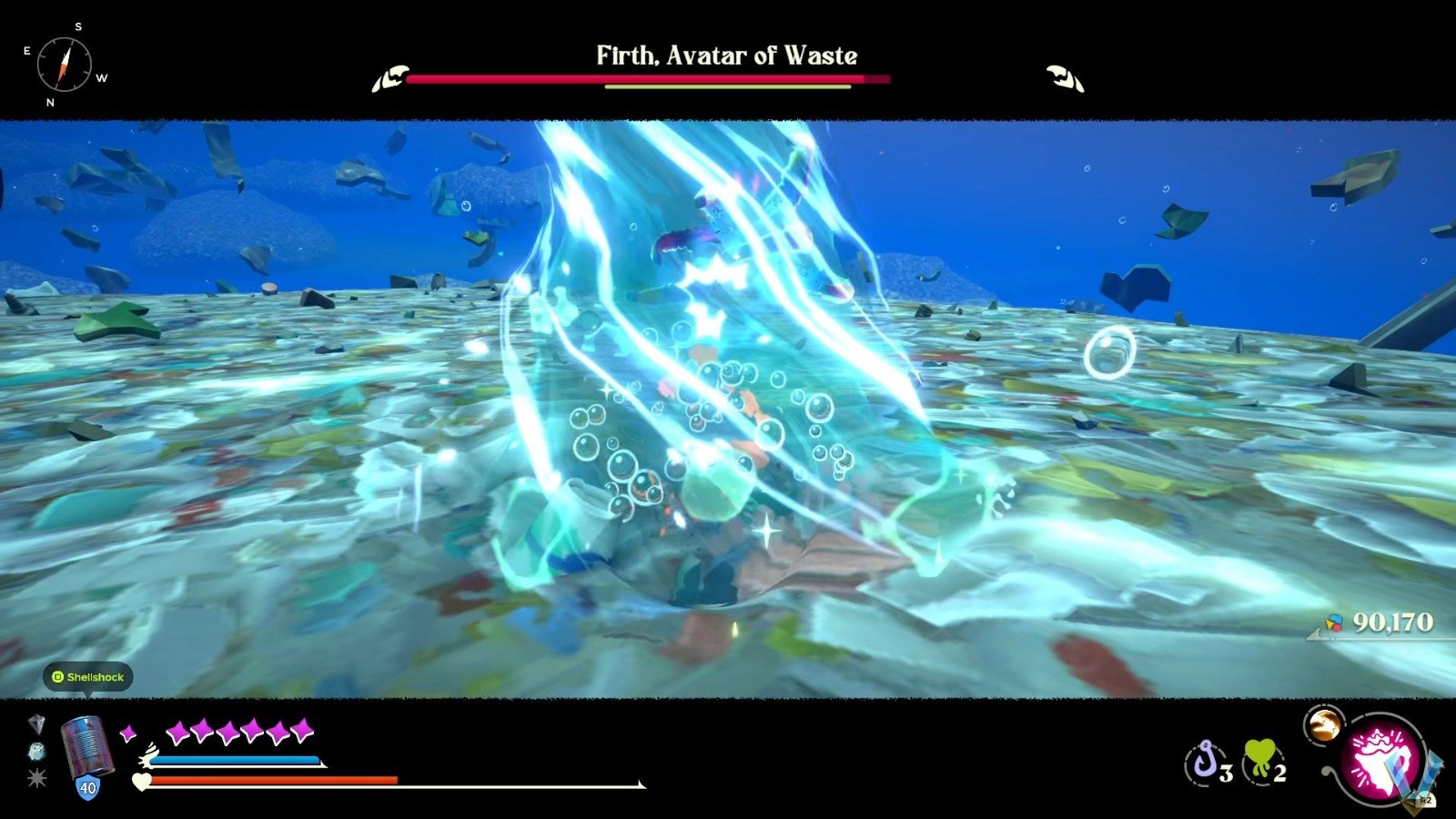Click the first pink adaptation star

point(127,733)
